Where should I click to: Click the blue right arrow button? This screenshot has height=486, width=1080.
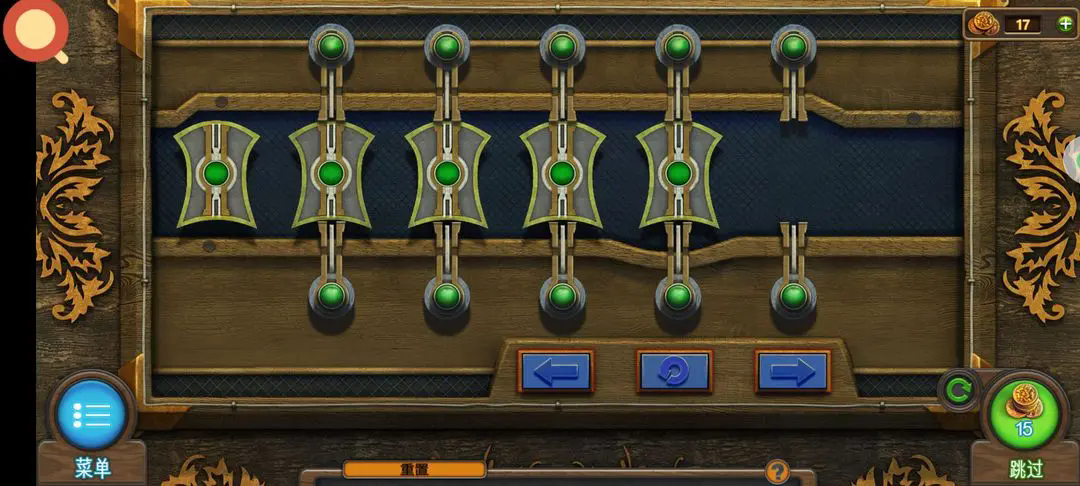point(792,372)
